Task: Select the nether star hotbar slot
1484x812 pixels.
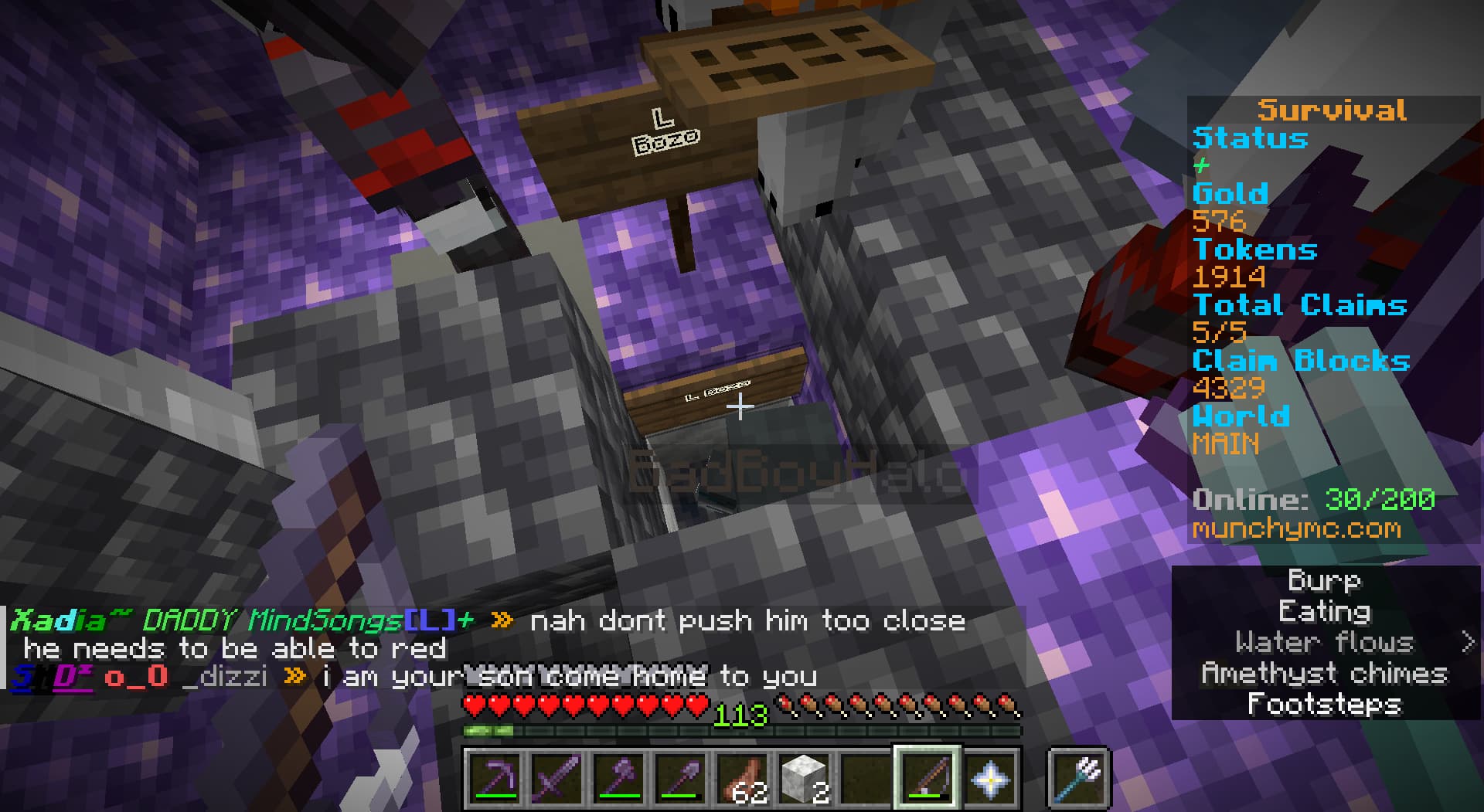Action: click(x=989, y=778)
